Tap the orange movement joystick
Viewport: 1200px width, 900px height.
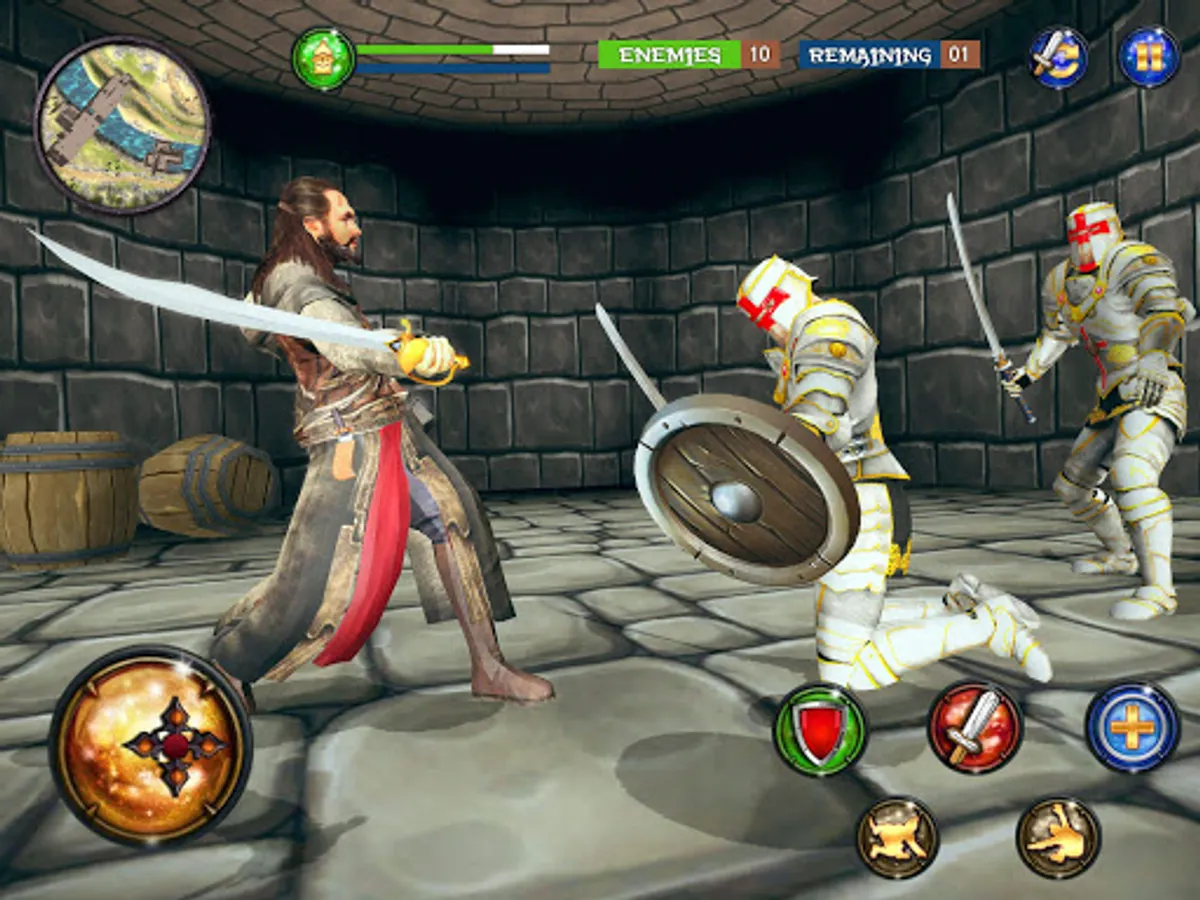click(150, 745)
